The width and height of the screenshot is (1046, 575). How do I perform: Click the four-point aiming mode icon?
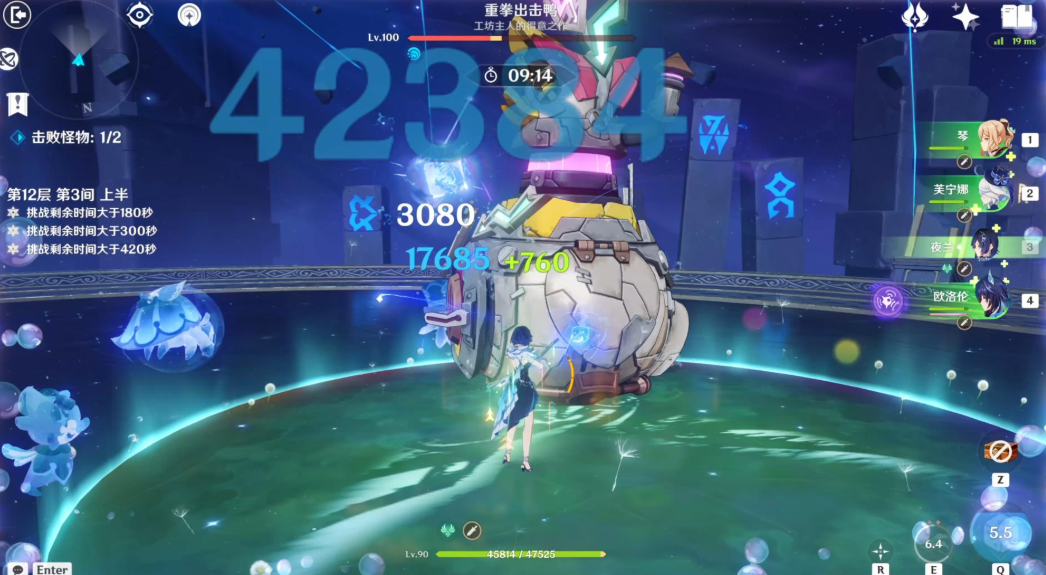coord(881,549)
